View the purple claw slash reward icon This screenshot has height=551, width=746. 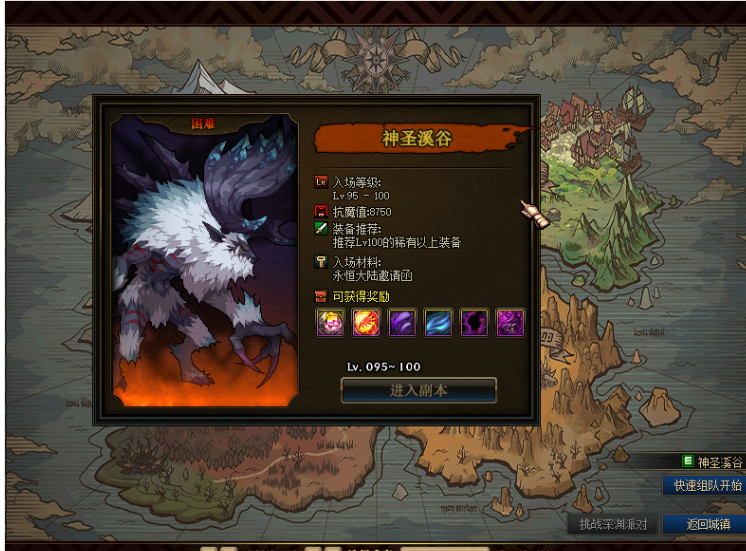tap(403, 322)
